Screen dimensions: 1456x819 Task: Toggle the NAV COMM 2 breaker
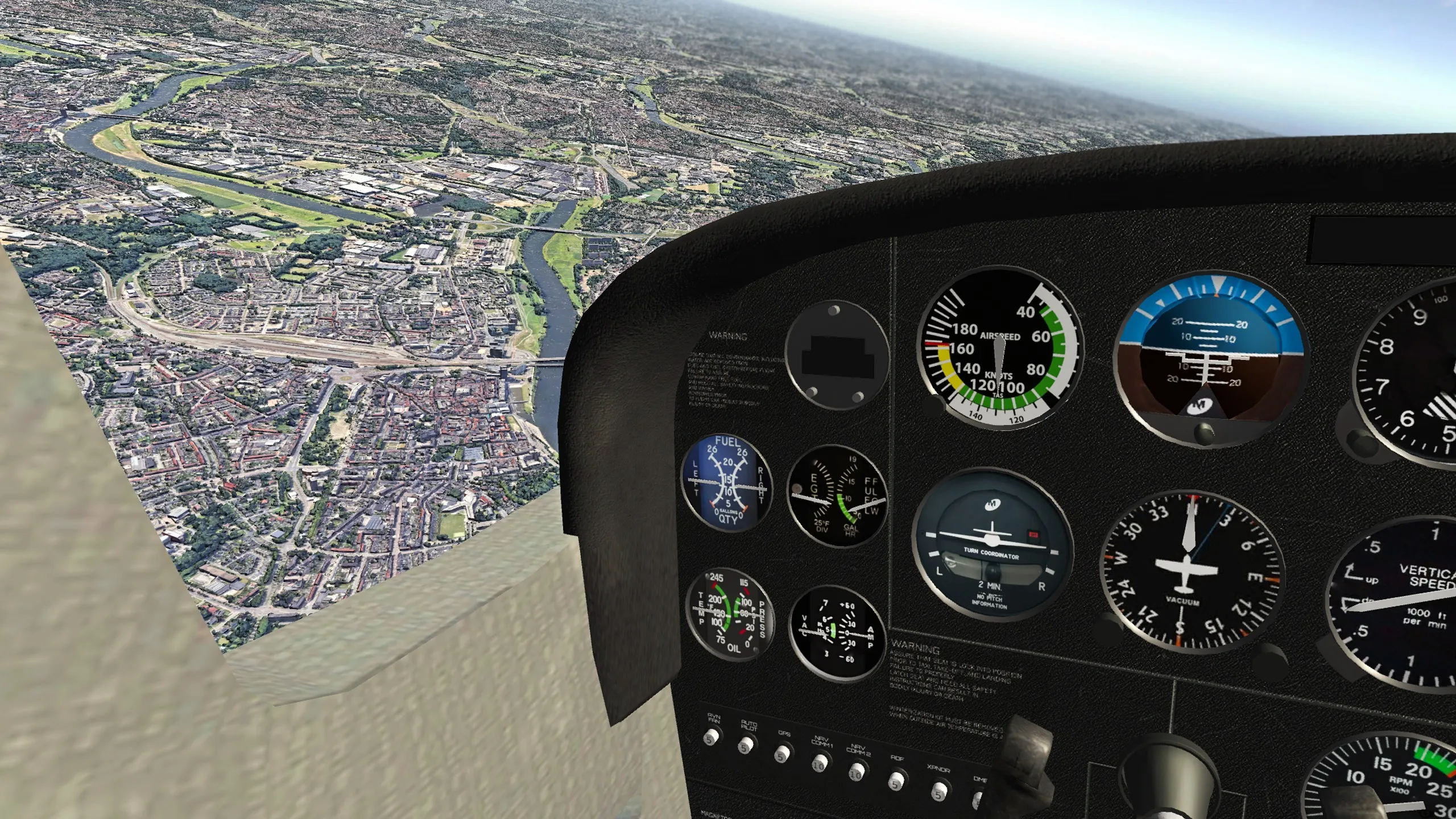point(856,772)
